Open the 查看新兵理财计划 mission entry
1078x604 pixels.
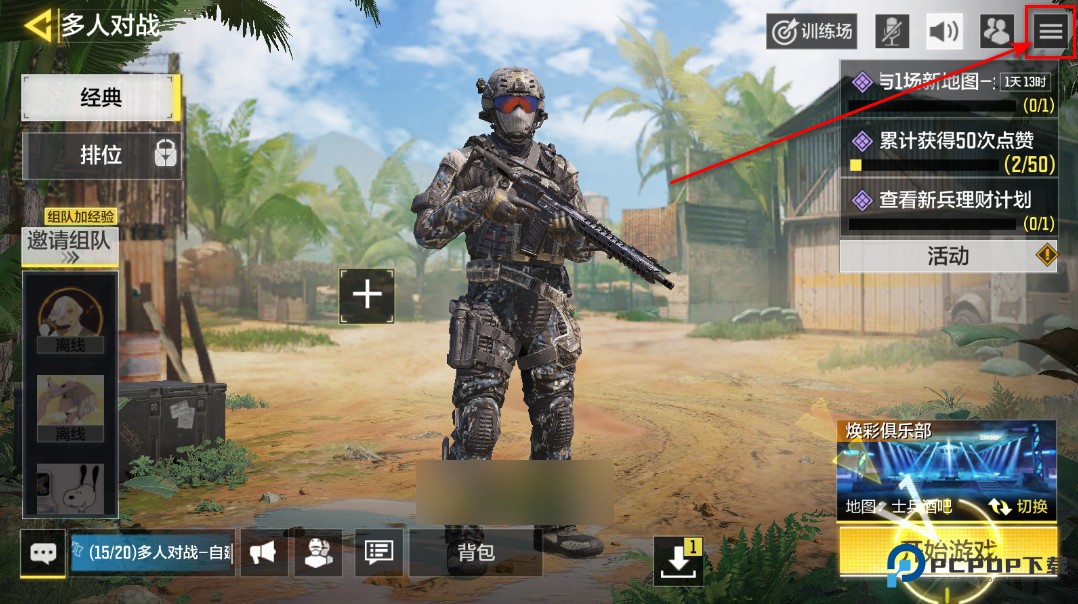tap(948, 209)
